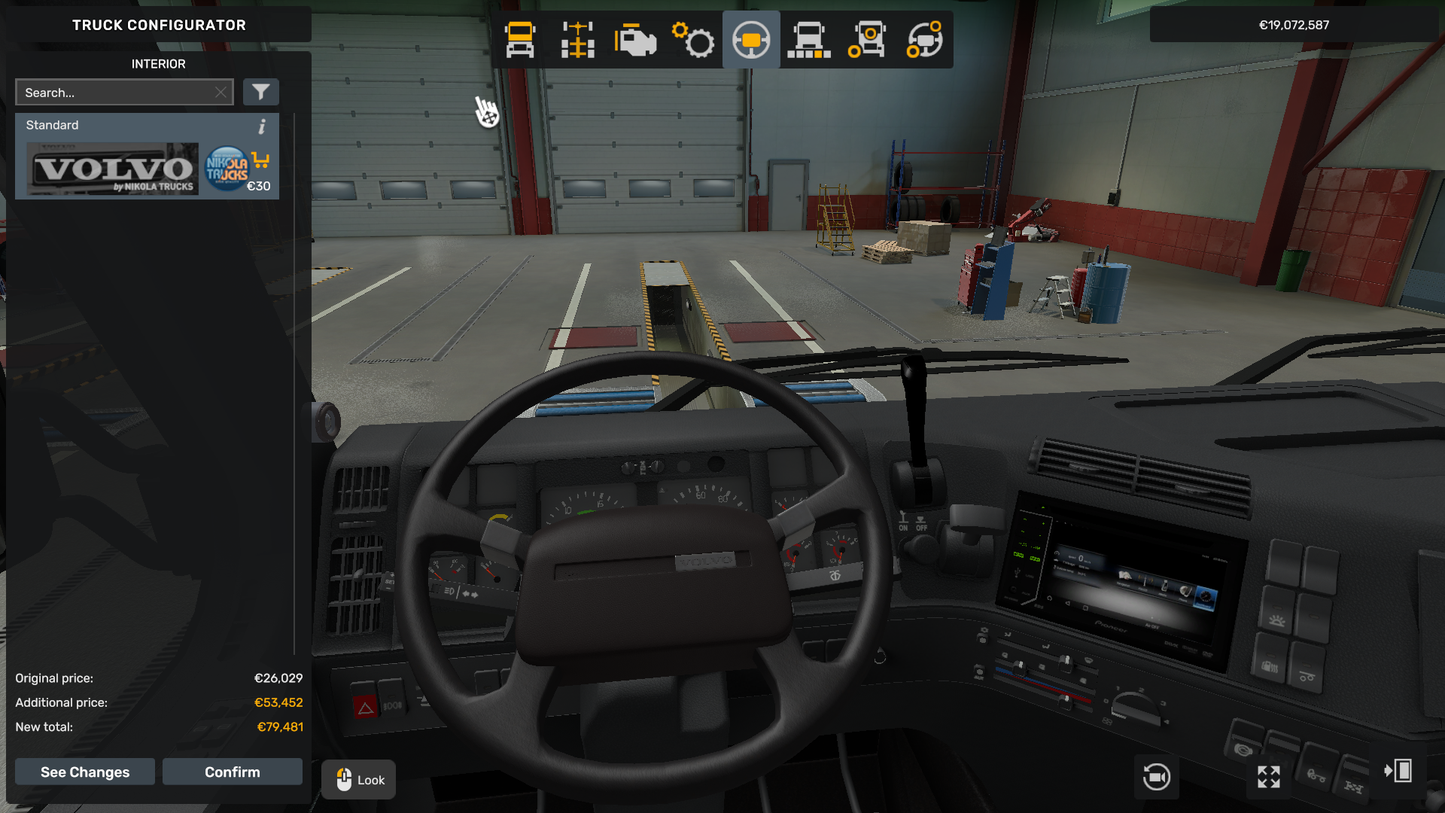
Task: Click the See Changes button
Action: [x=85, y=772]
